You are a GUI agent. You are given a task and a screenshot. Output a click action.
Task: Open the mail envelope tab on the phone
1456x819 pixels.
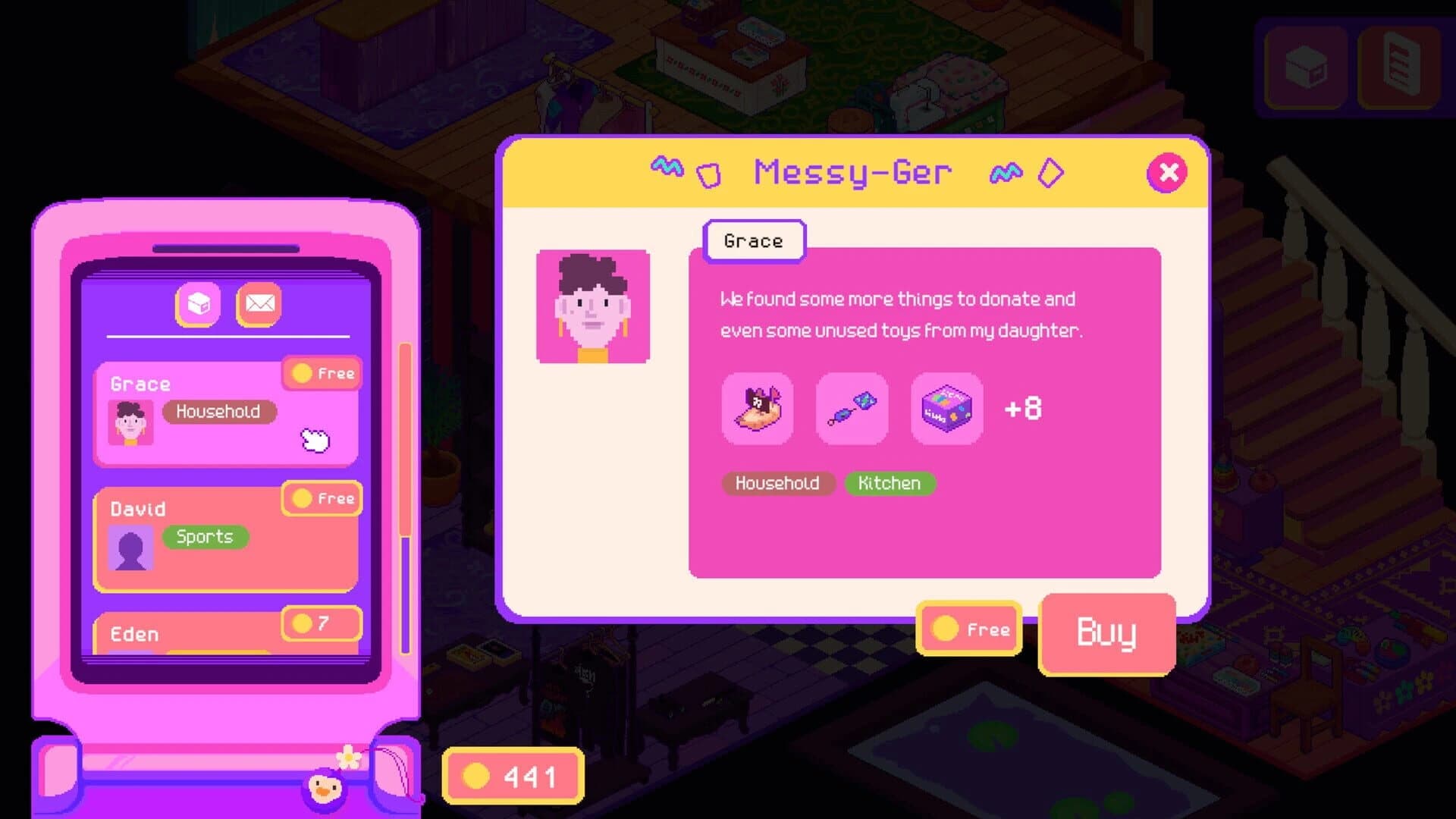point(261,304)
